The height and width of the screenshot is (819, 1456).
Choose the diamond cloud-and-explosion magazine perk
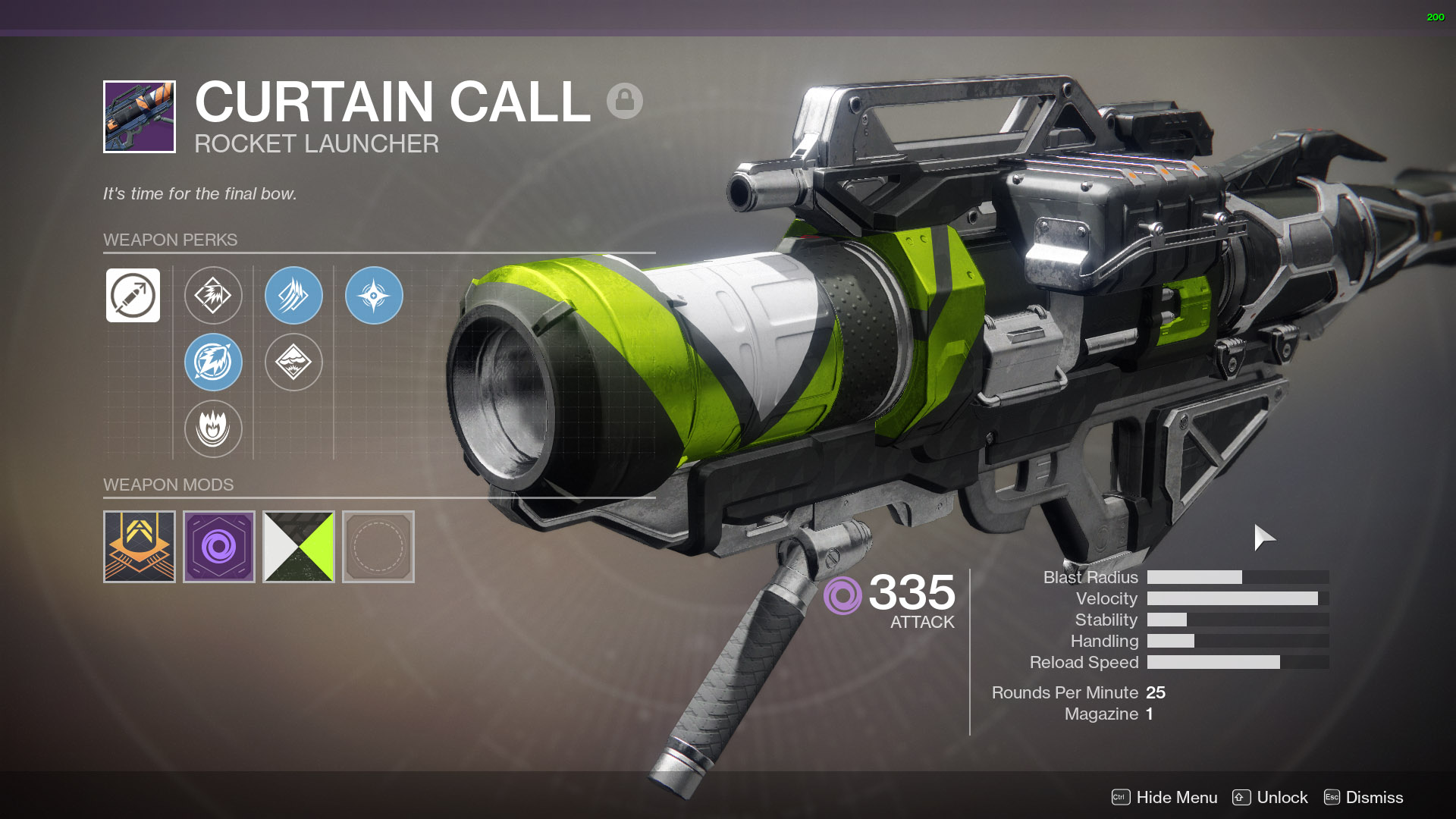point(293,362)
